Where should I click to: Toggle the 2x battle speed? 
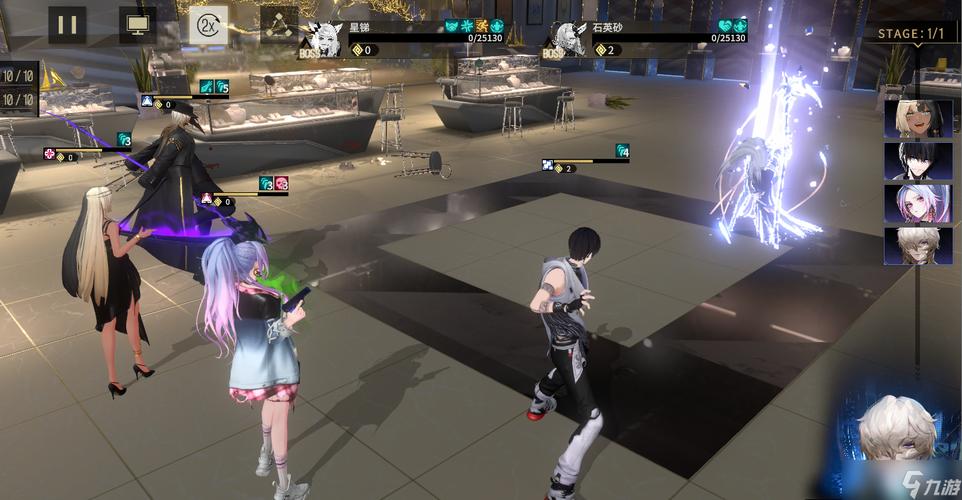(208, 24)
